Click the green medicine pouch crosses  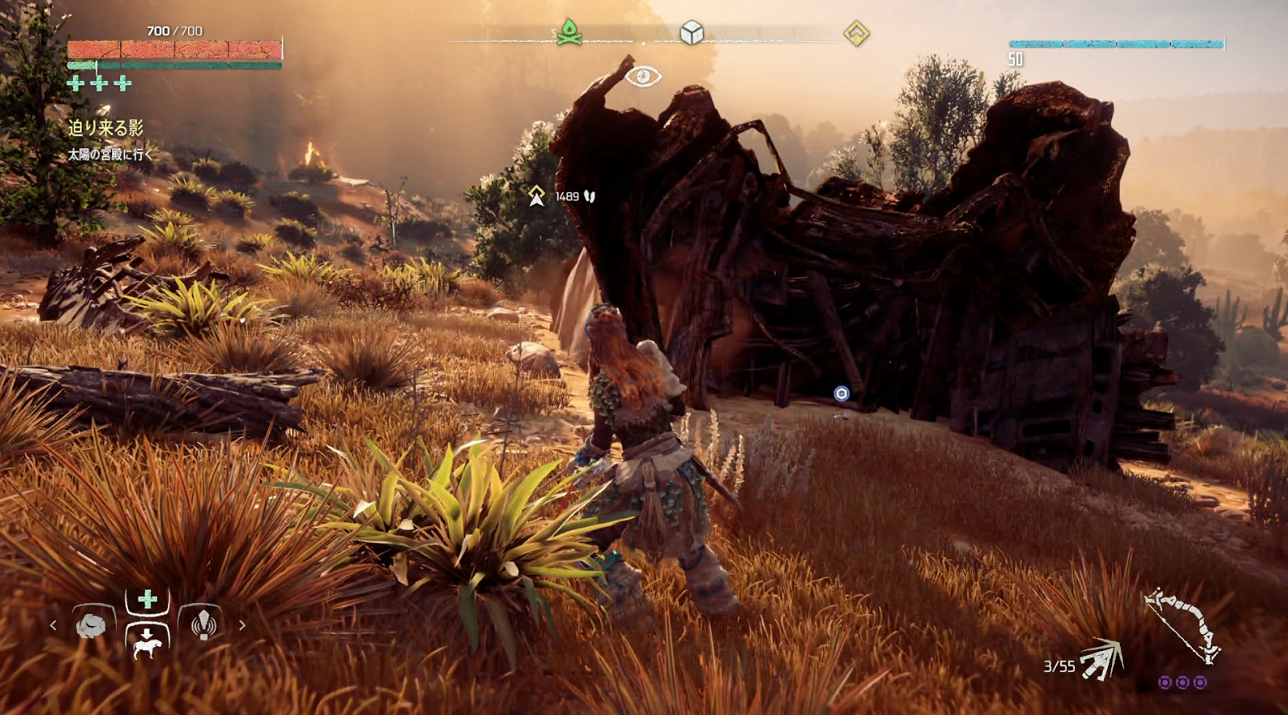[99, 83]
